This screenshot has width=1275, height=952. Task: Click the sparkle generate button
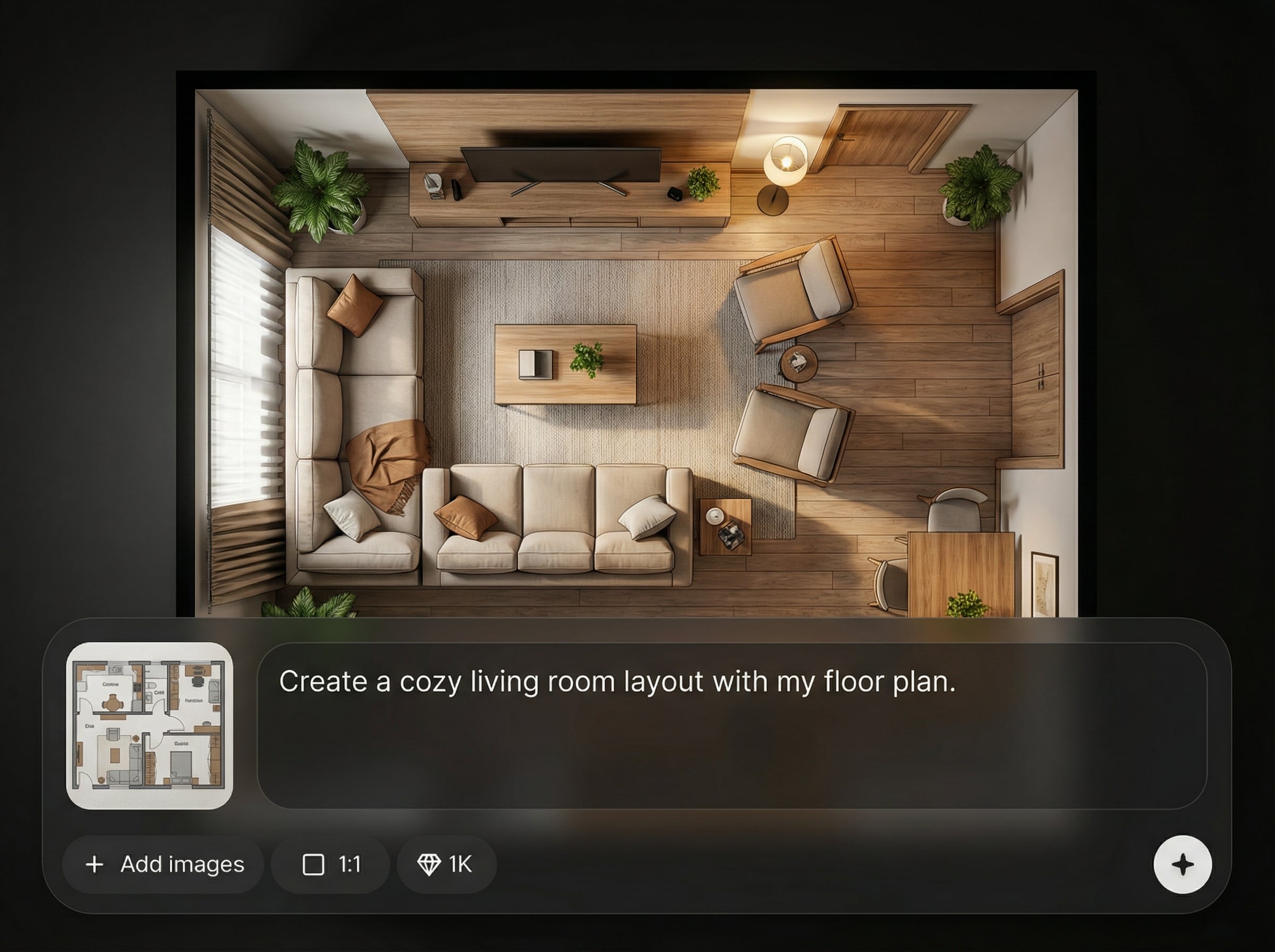pyautogui.click(x=1182, y=864)
